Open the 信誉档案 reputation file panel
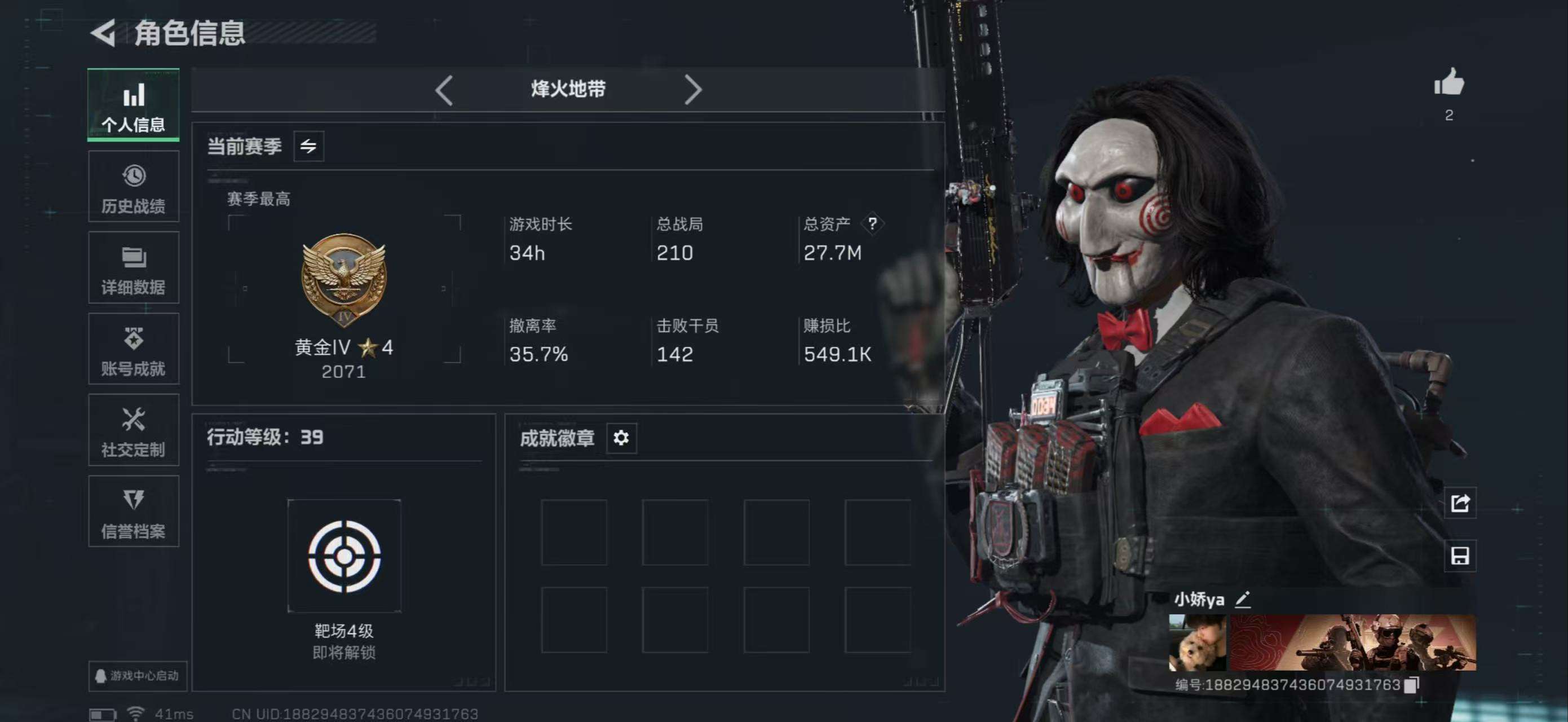 [x=133, y=512]
